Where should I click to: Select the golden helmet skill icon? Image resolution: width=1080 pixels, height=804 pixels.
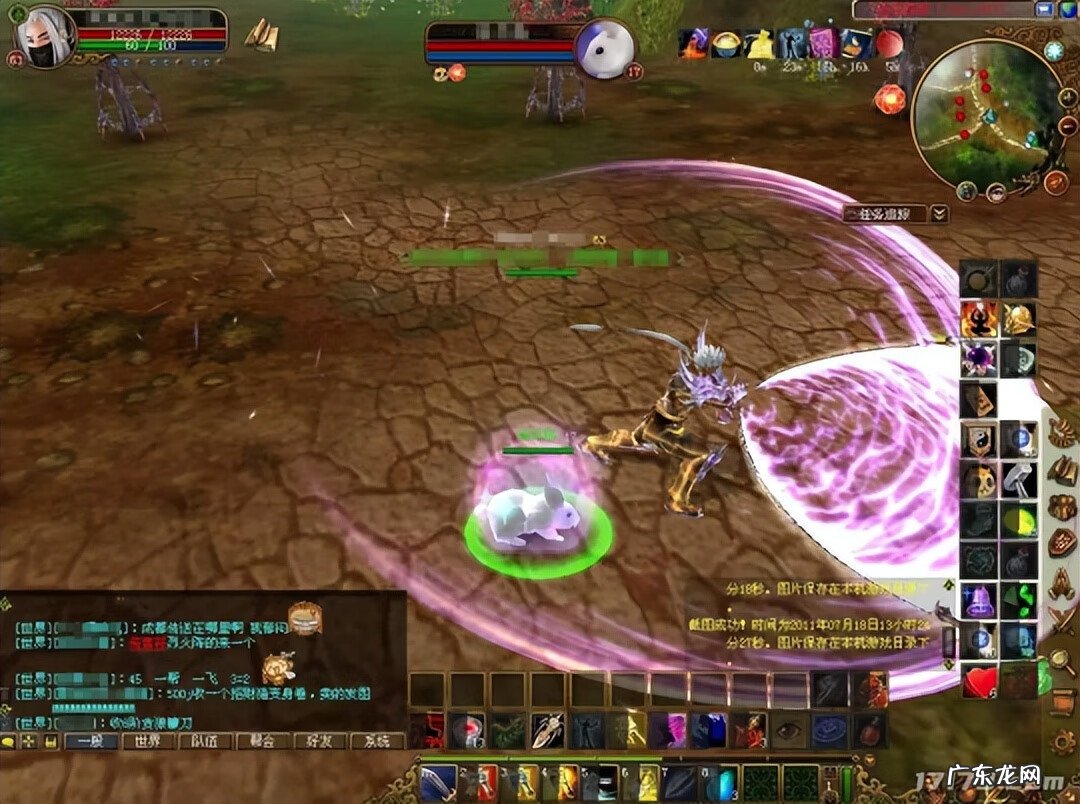point(1019,319)
